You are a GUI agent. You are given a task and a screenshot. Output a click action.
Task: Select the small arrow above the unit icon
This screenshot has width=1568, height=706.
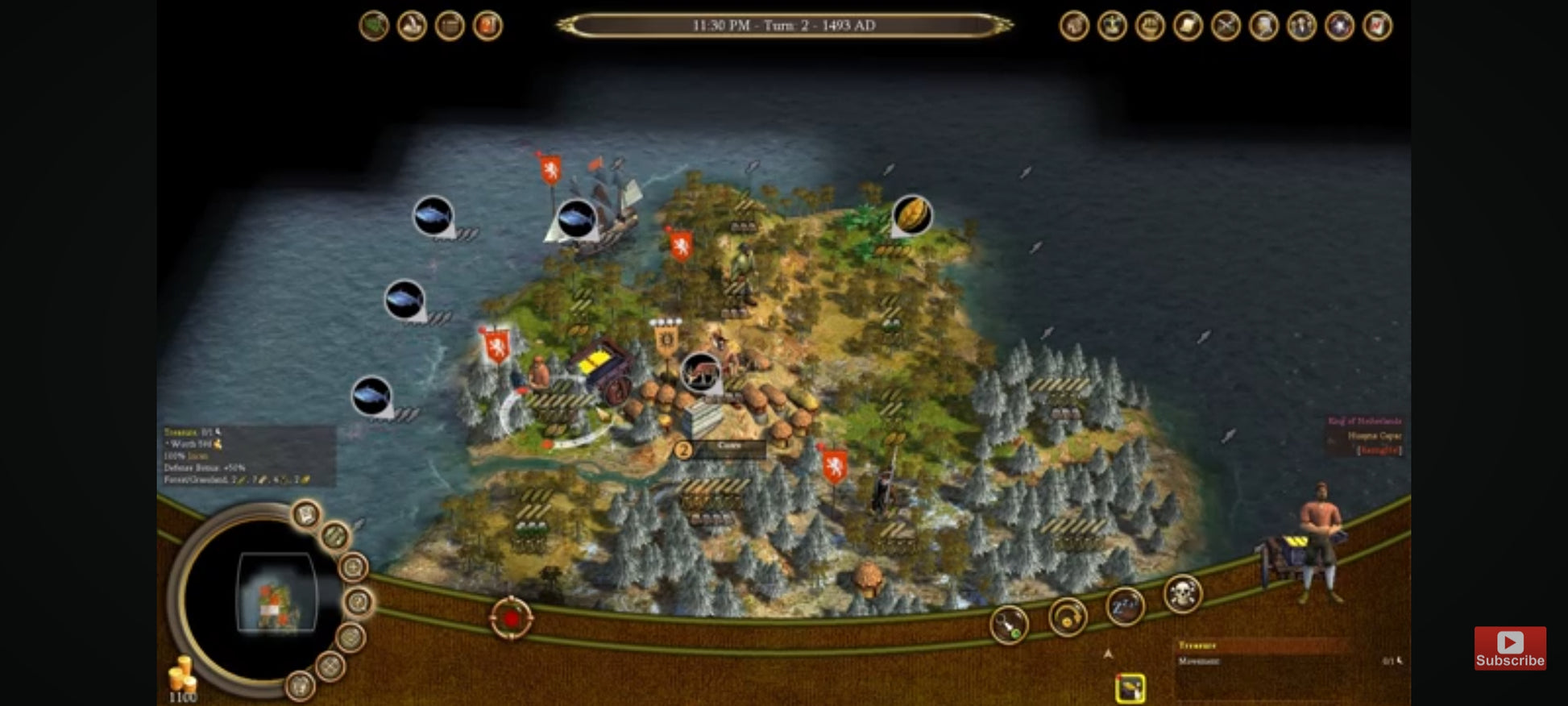pos(1108,654)
